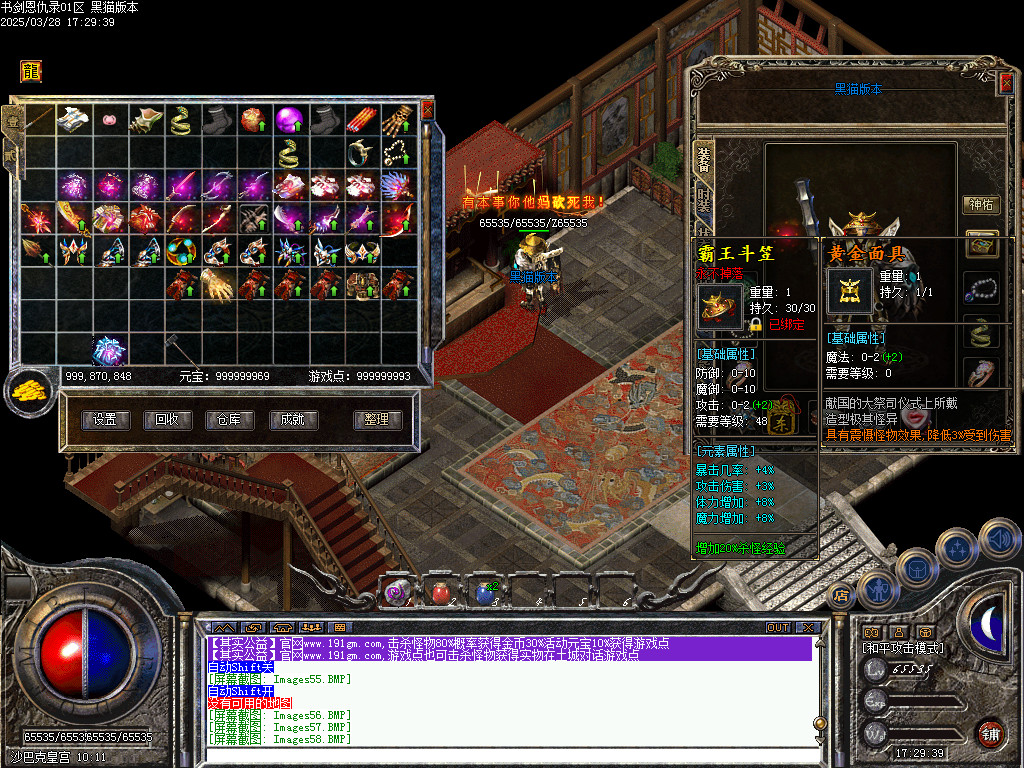The height and width of the screenshot is (768, 1024).
Task: Click the 神佑 blessing button
Action: click(980, 205)
